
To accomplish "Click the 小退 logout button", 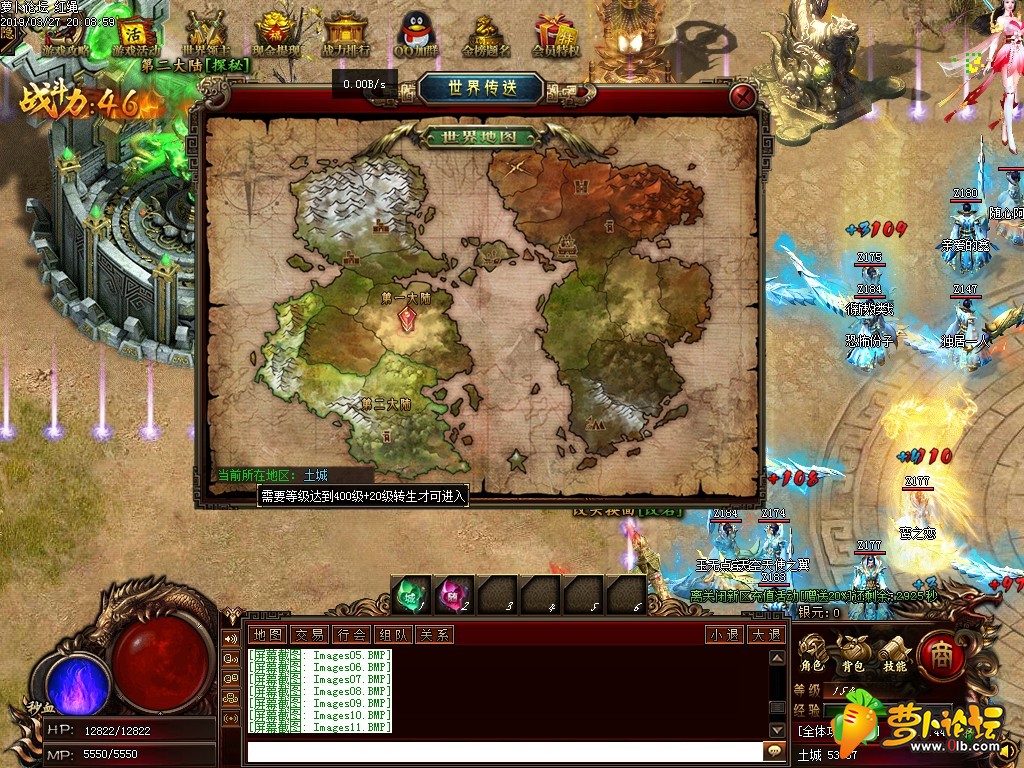I will tap(724, 634).
